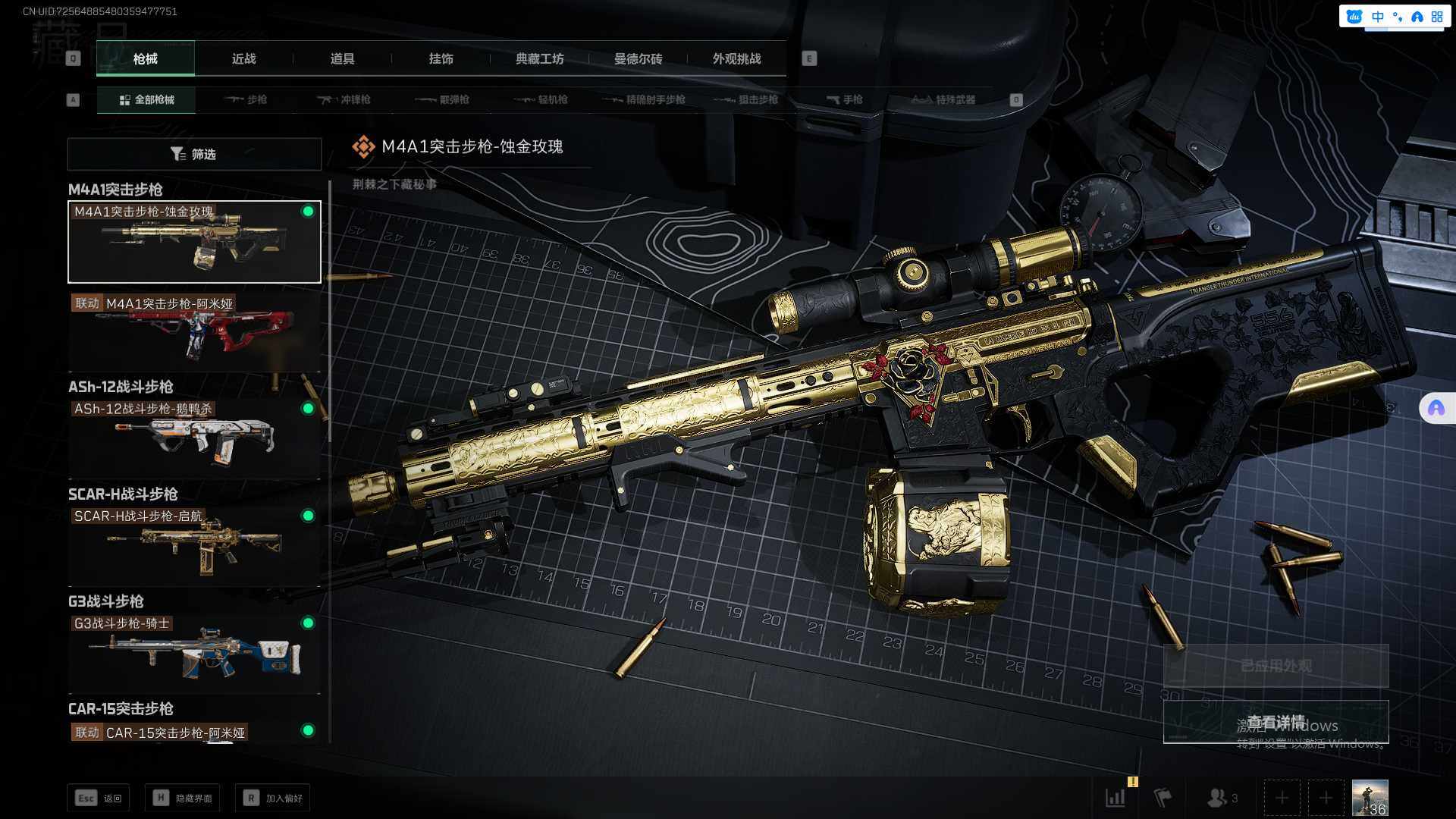Open the 曼德尔砖 tab
This screenshot has height=819, width=1456.
(638, 58)
